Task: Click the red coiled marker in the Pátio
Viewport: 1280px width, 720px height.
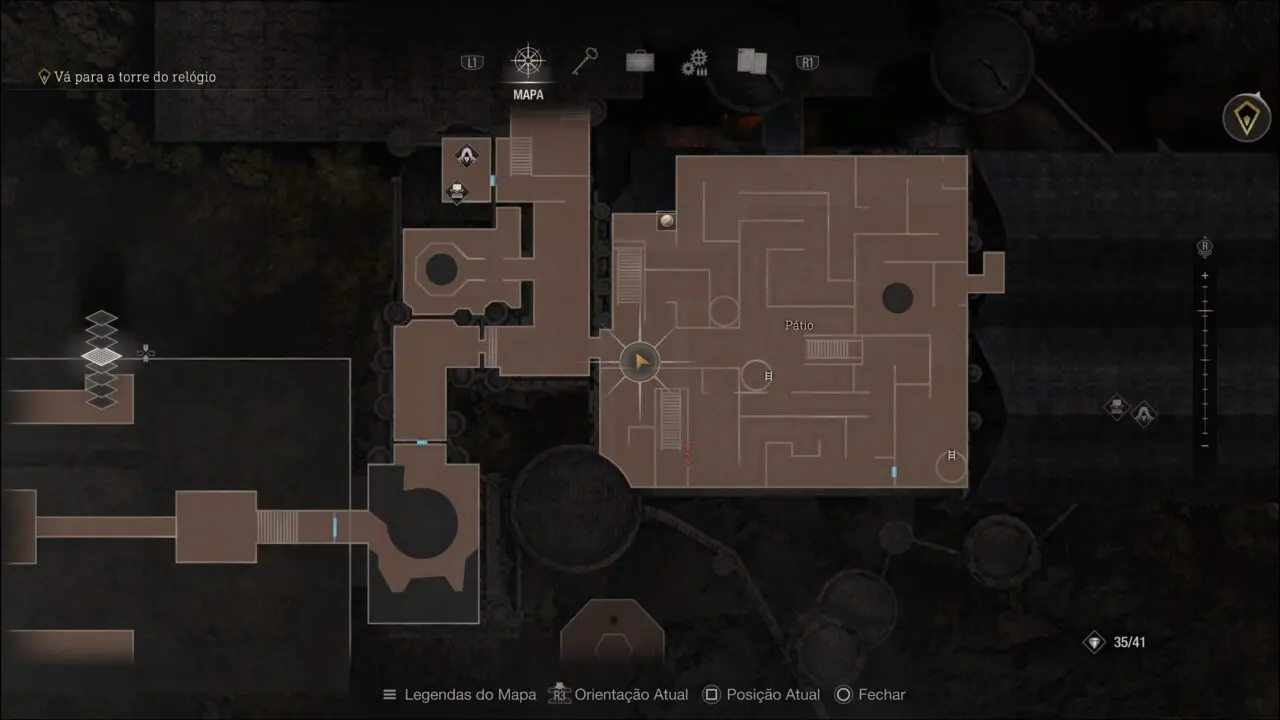Action: (x=687, y=452)
